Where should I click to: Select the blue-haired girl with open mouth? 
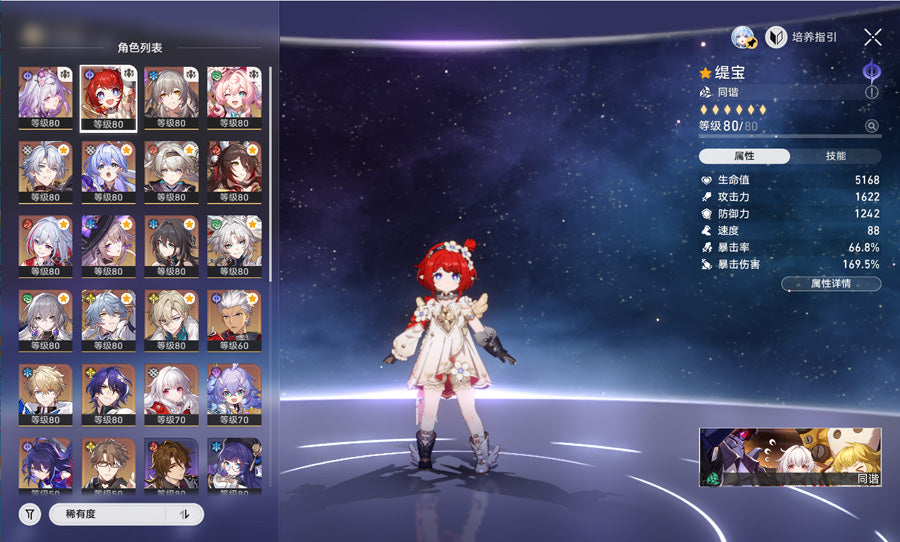pyautogui.click(x=108, y=172)
